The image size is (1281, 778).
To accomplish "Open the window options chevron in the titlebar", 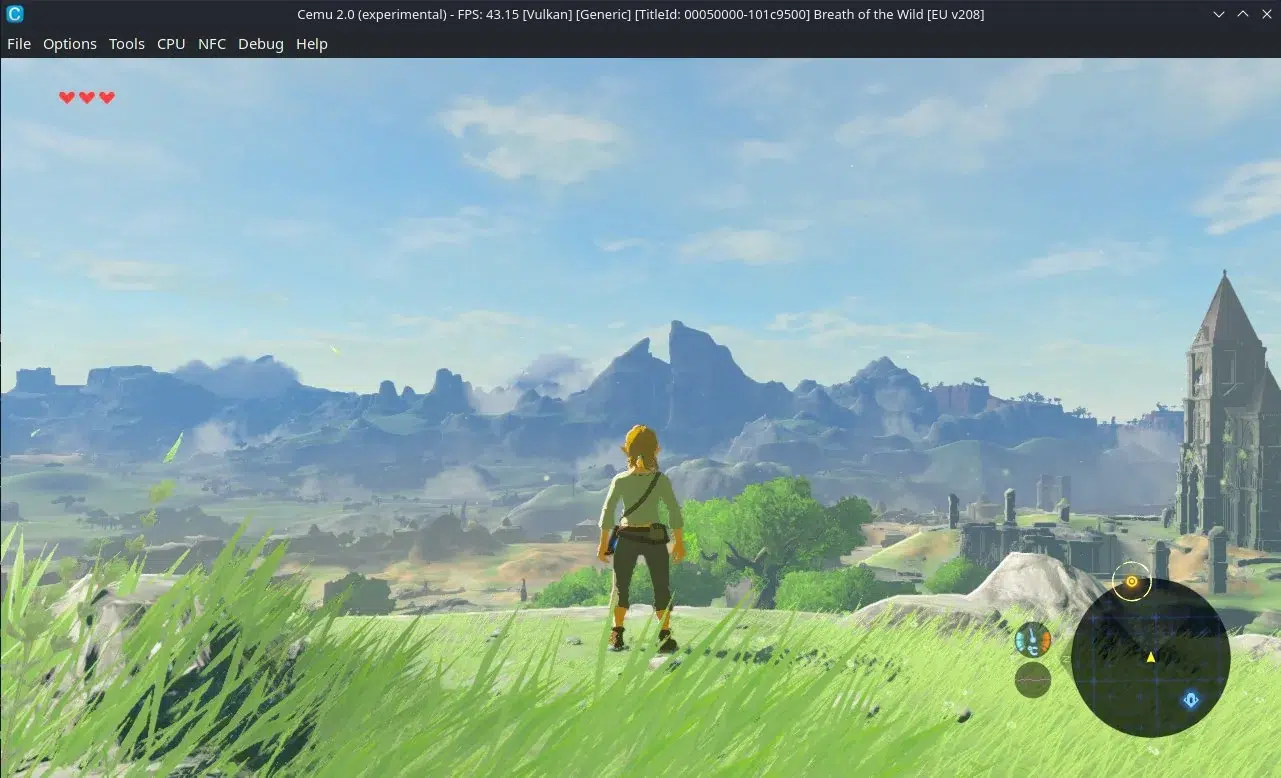I will pyautogui.click(x=1218, y=14).
